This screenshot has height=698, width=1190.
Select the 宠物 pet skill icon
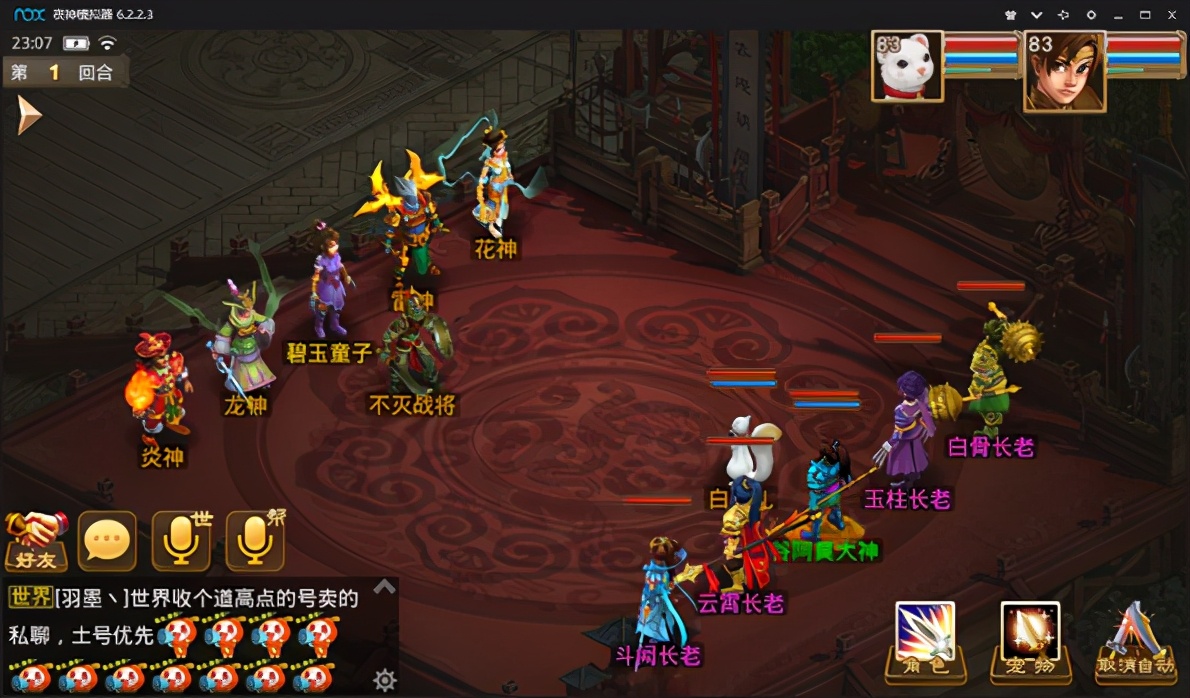[1030, 640]
